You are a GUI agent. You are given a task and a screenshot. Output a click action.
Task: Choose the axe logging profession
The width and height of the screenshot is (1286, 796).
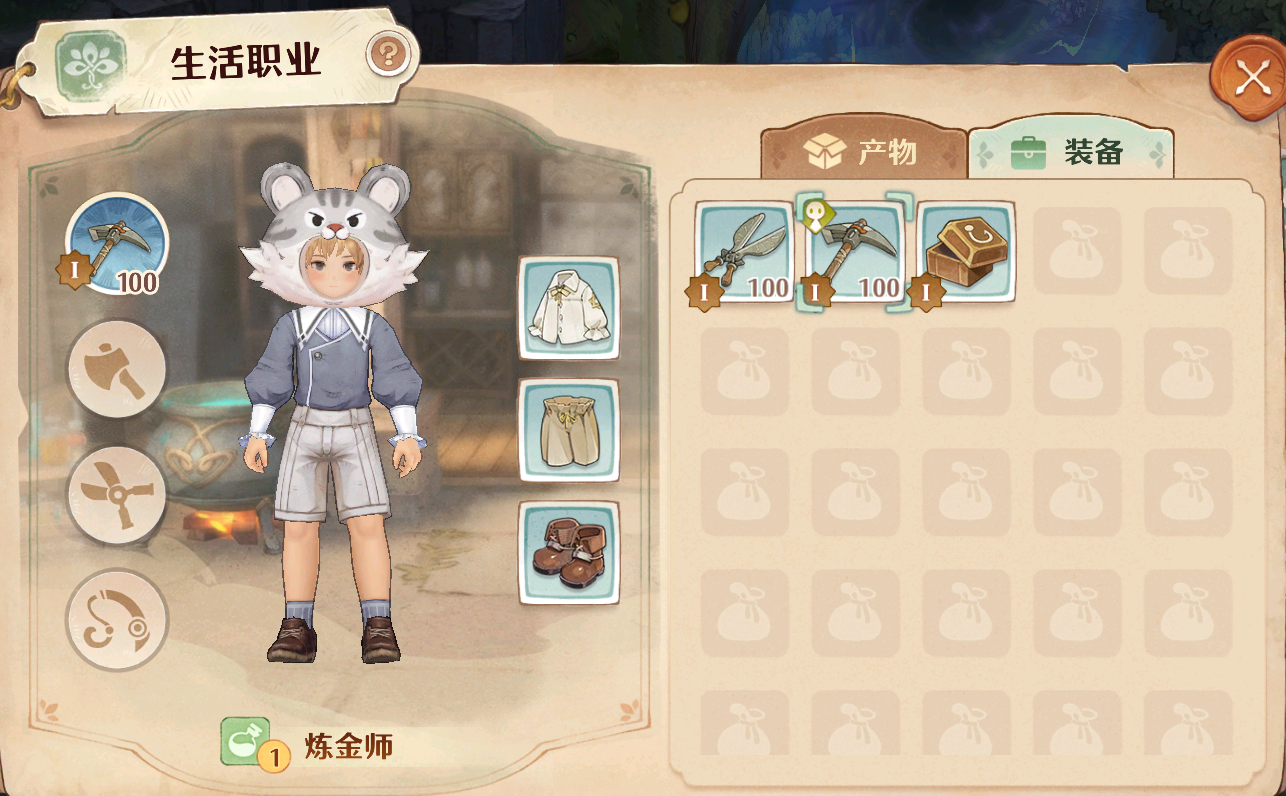point(117,369)
